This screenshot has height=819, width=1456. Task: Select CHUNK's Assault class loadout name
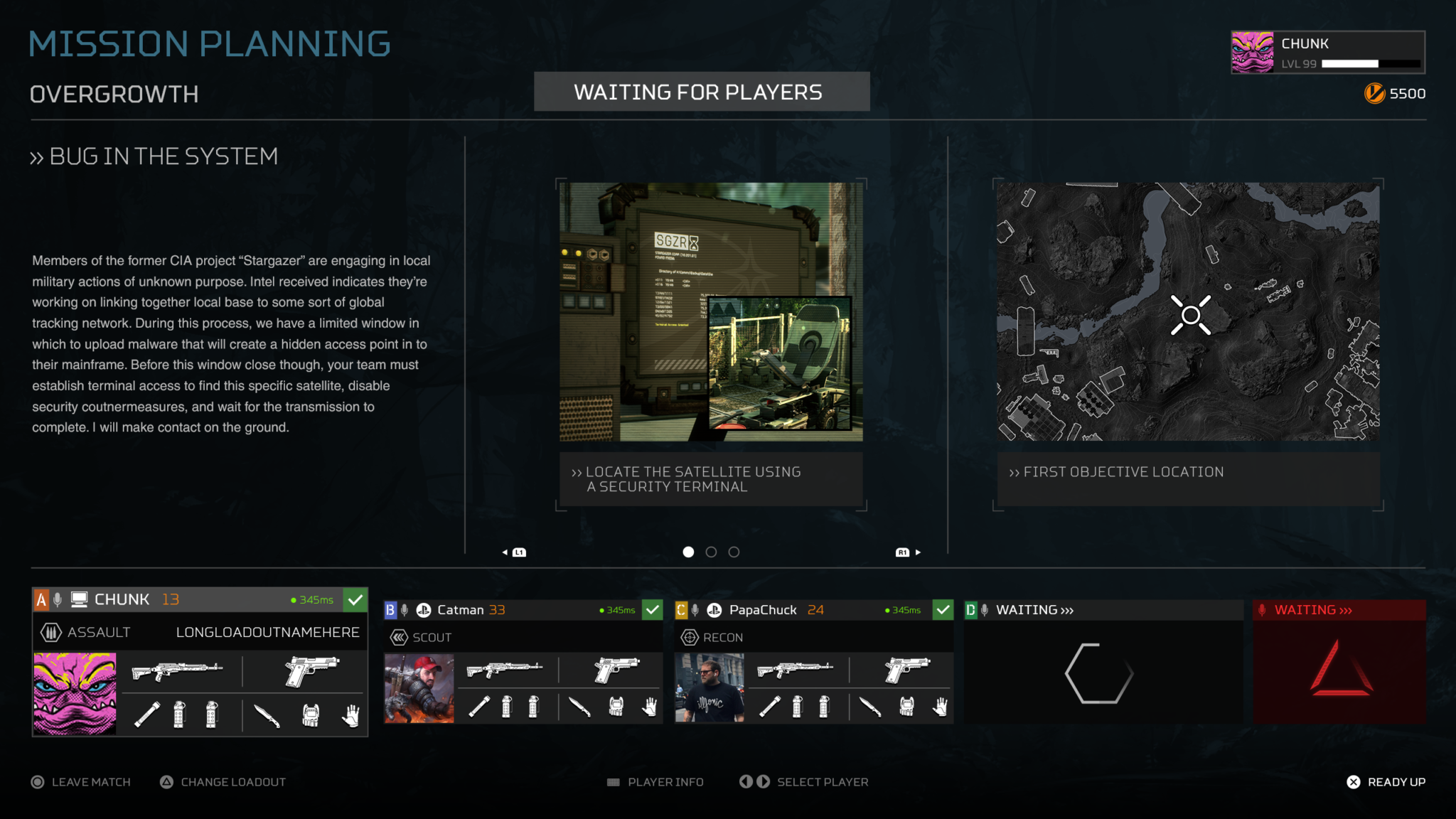267,632
